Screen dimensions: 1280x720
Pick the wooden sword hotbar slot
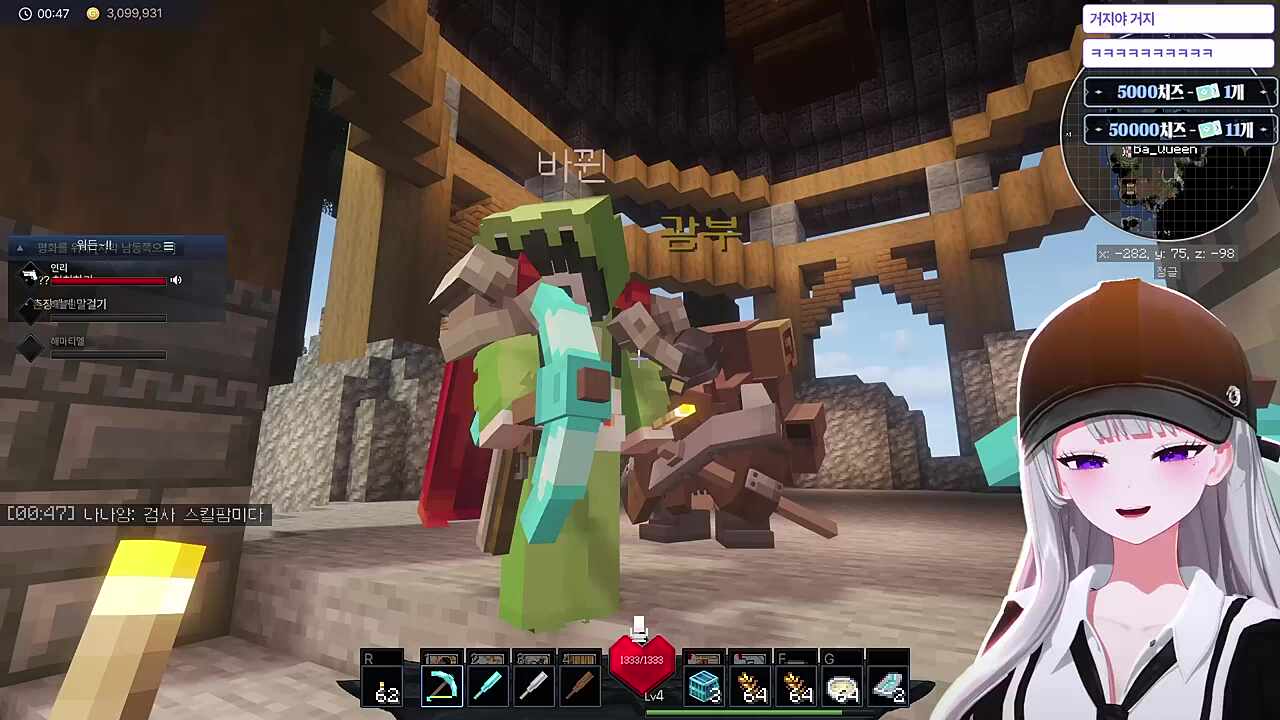coord(580,686)
